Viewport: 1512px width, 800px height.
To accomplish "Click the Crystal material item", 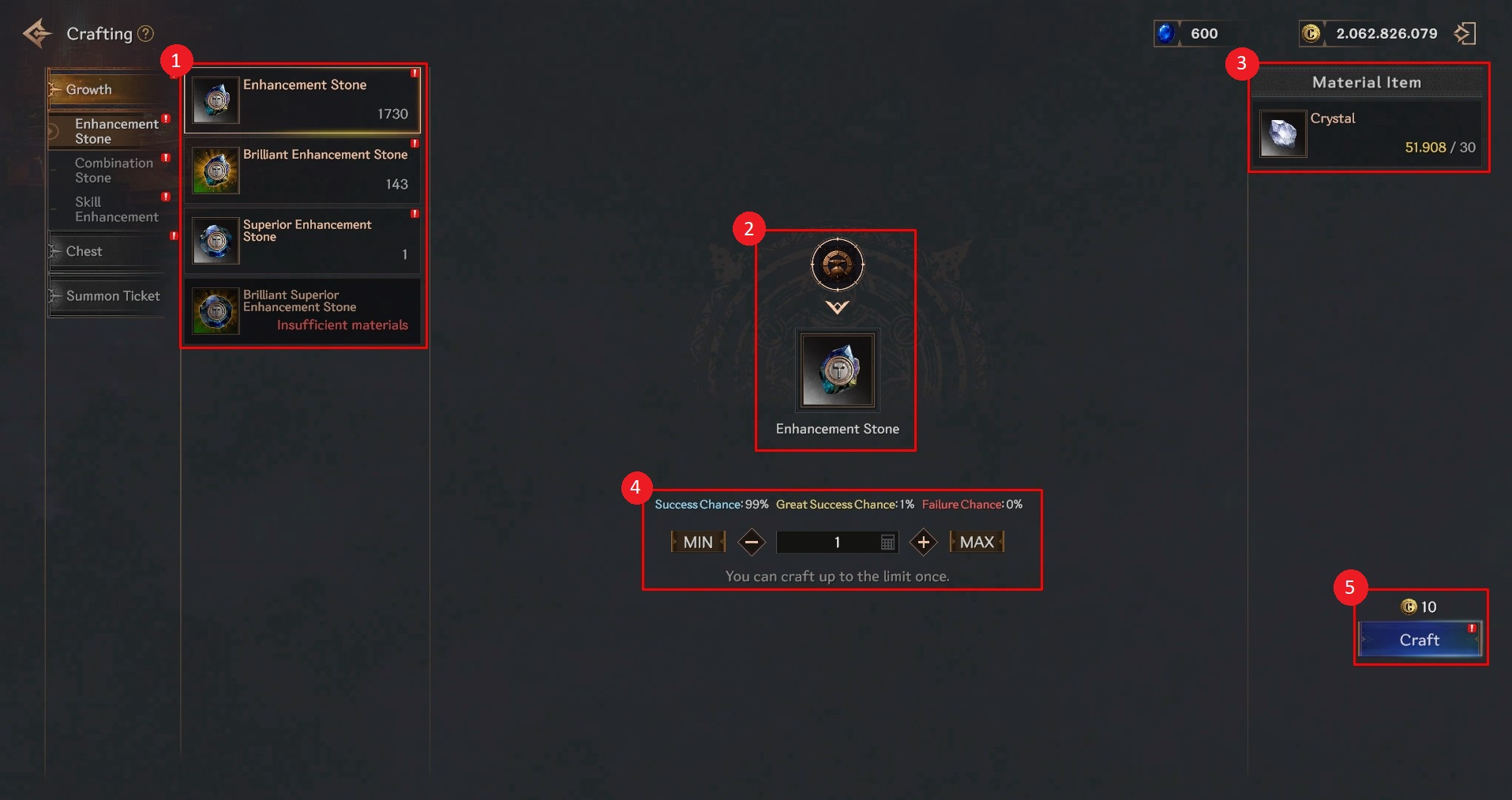I will (1368, 133).
